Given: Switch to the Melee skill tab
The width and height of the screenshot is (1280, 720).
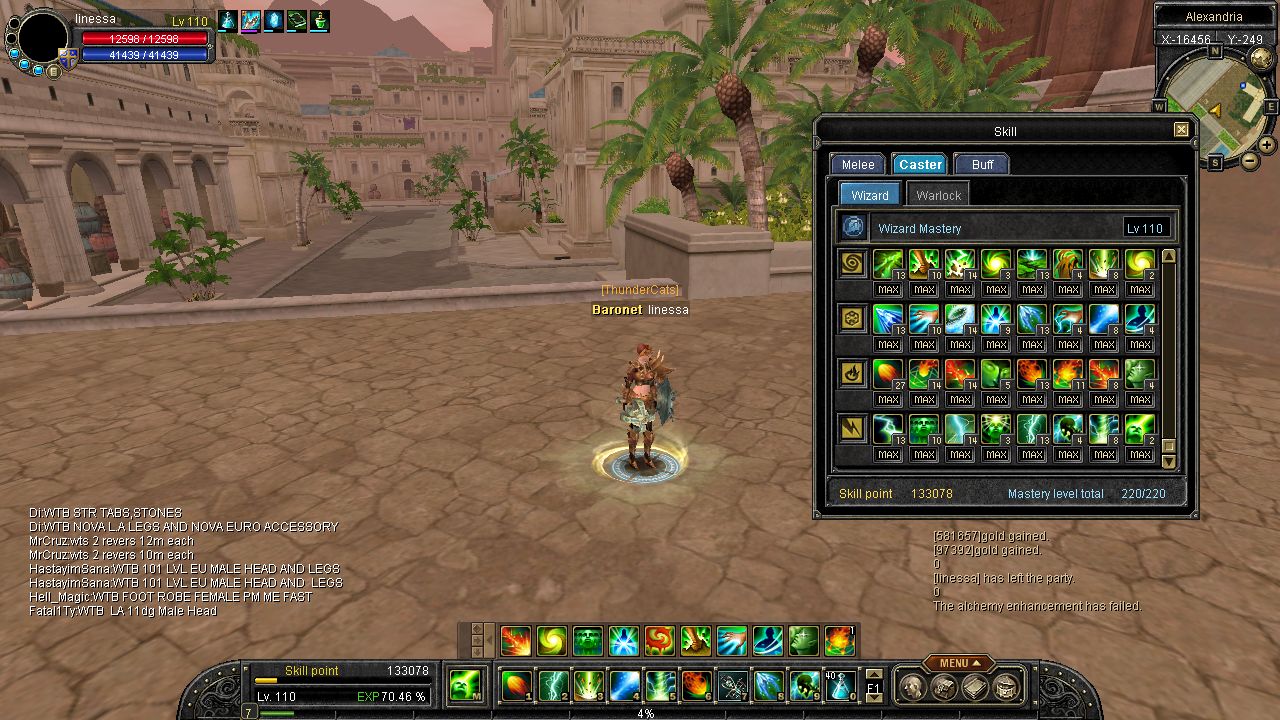Looking at the screenshot, I should tap(857, 165).
